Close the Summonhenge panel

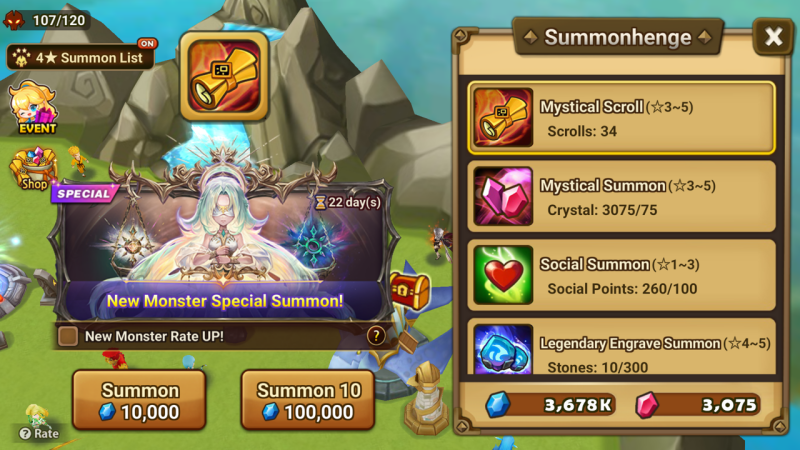coord(773,37)
